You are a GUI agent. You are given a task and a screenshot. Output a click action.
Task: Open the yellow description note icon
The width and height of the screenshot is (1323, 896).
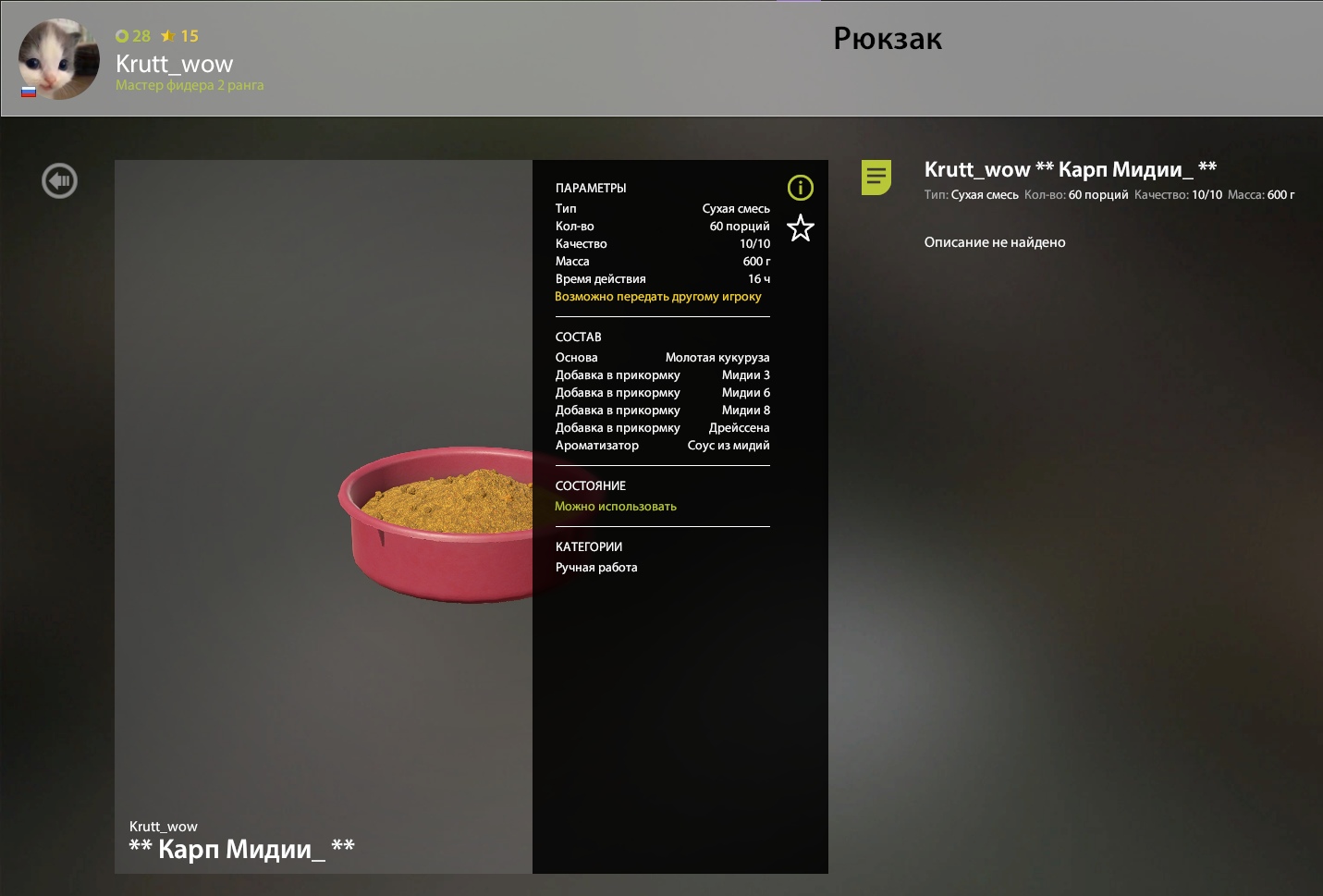tap(876, 176)
